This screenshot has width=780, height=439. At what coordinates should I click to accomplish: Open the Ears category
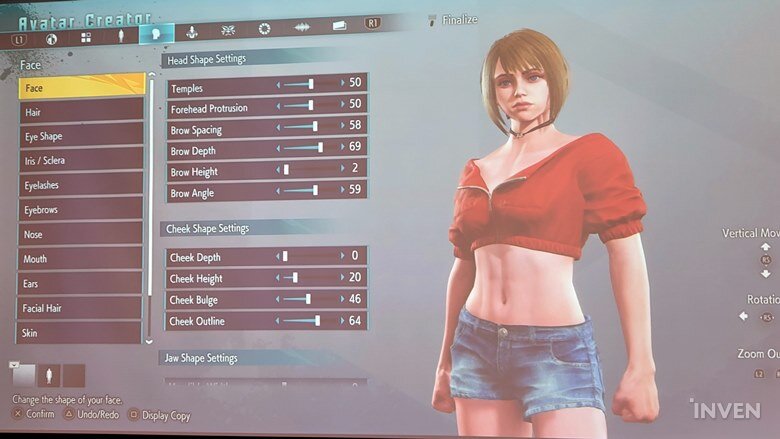(x=80, y=284)
